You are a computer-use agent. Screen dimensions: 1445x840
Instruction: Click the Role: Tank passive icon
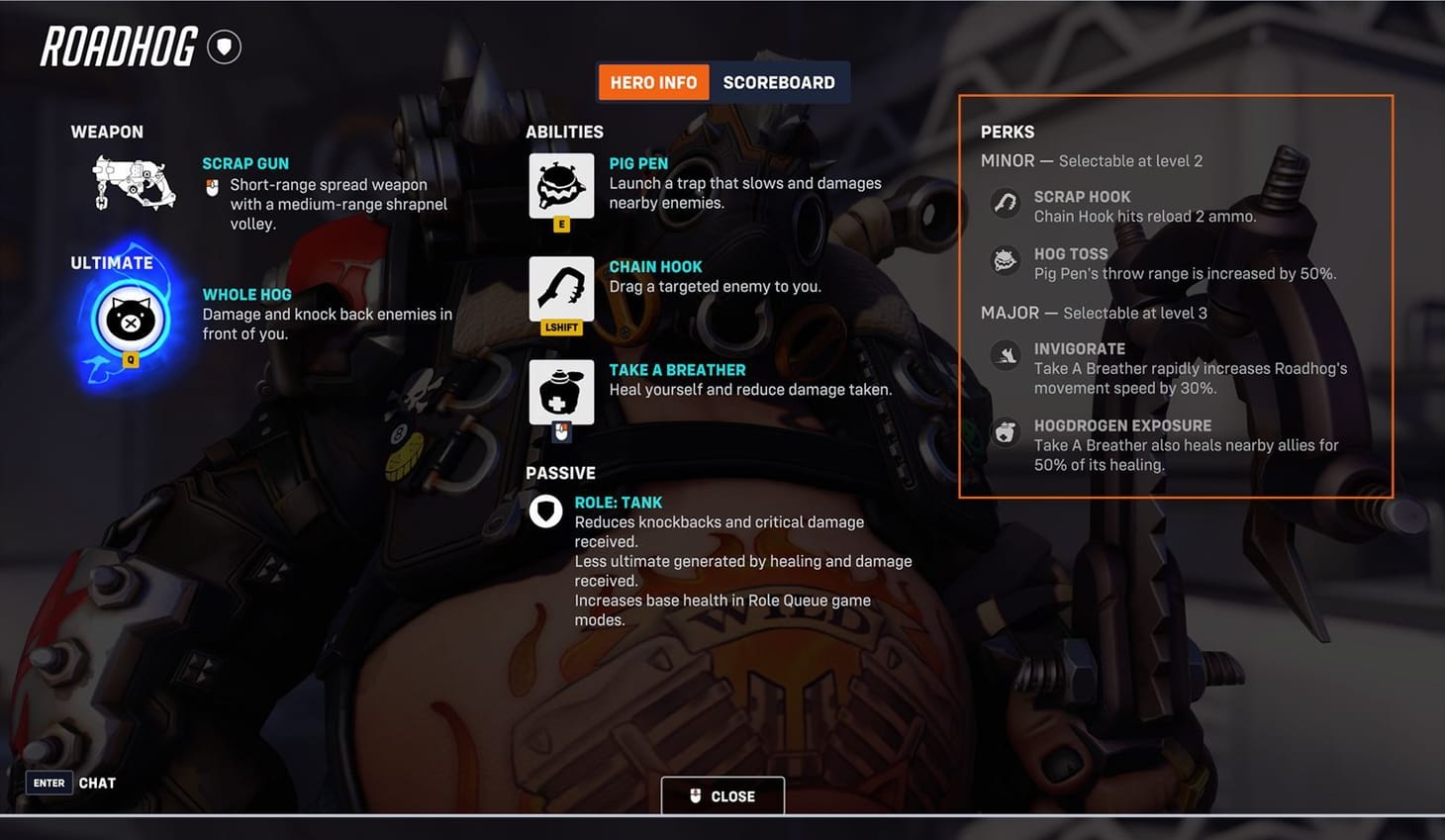545,511
